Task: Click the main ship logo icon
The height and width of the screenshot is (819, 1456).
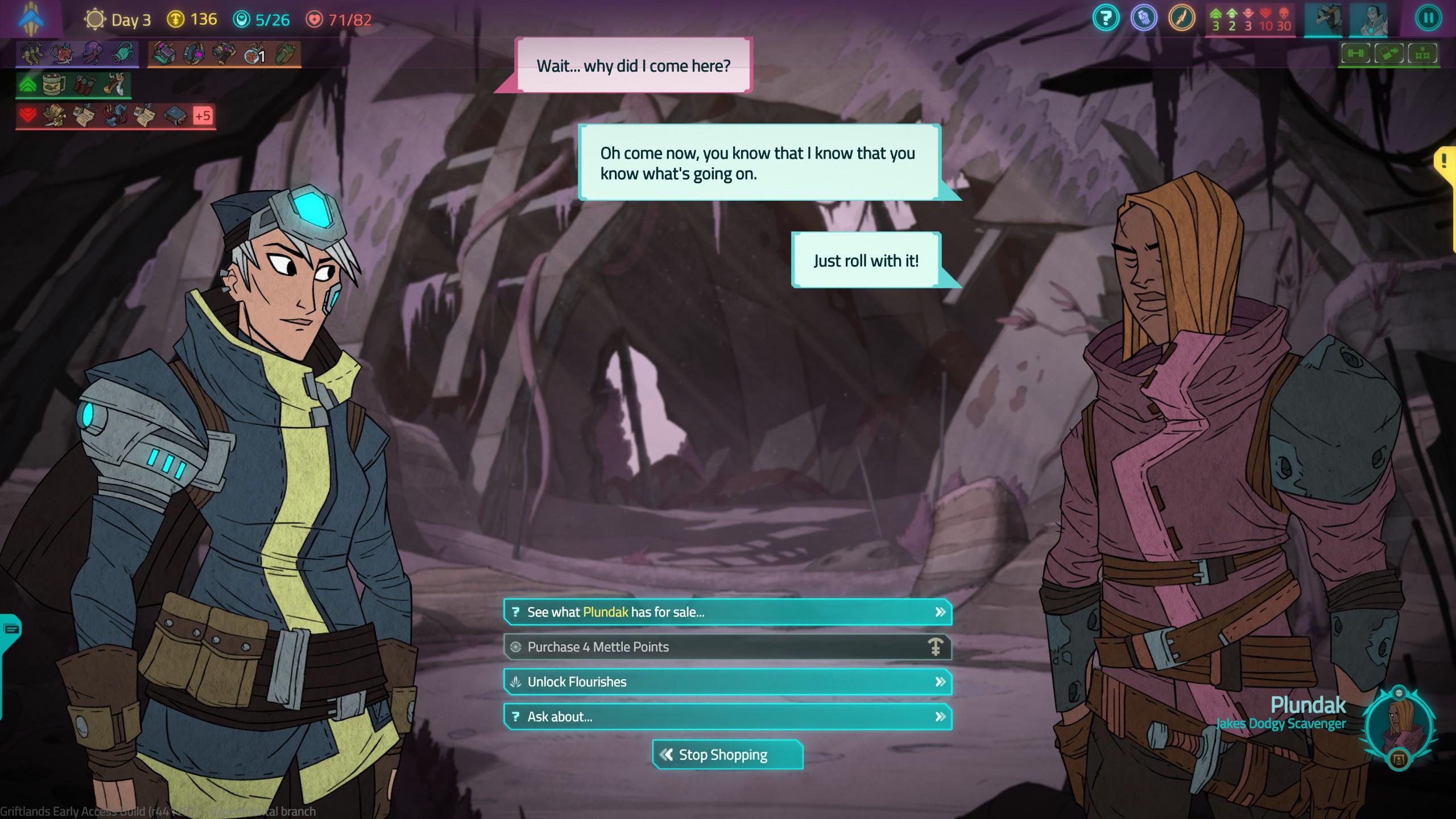Action: [31, 18]
